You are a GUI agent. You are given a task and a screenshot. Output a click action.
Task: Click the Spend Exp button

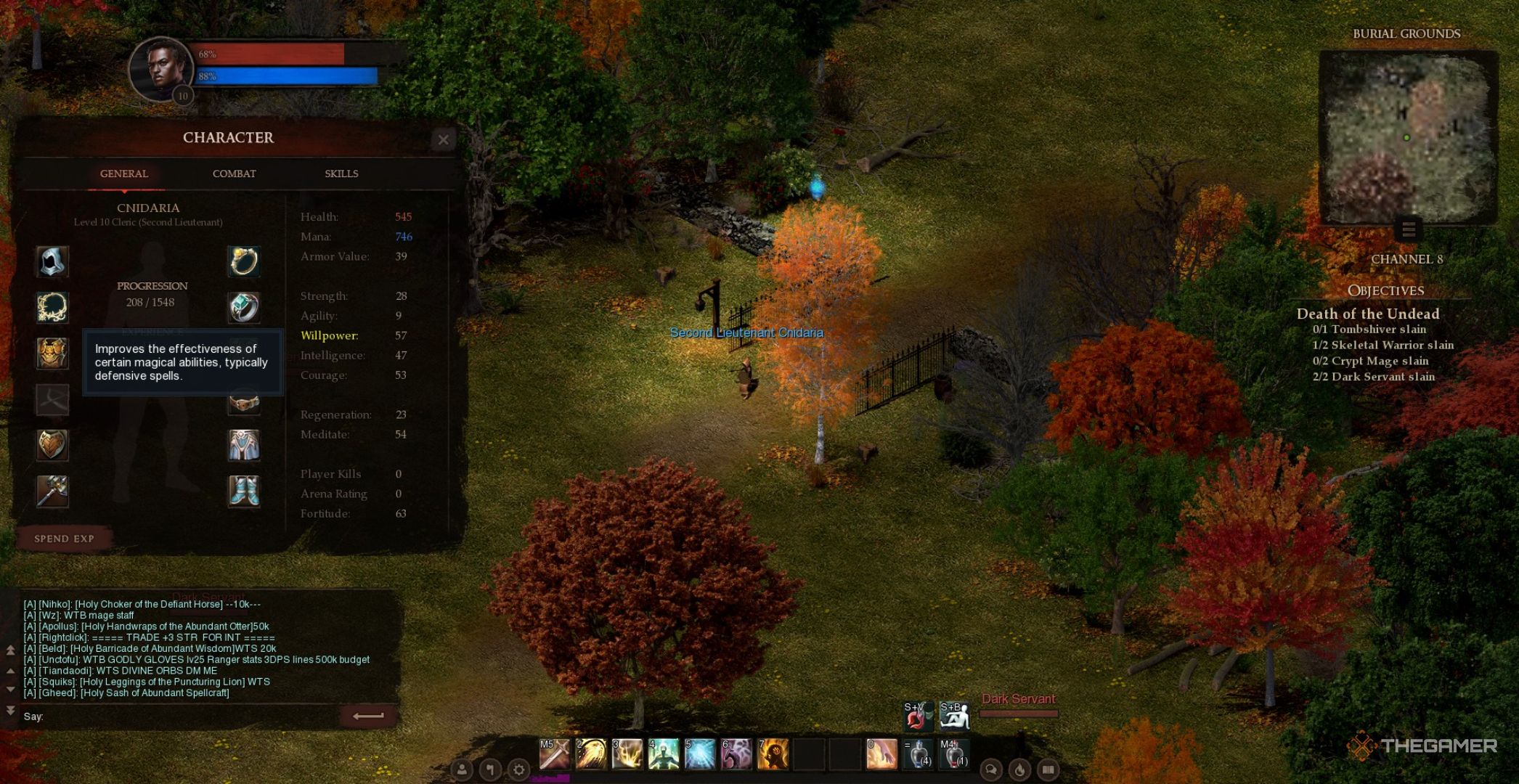point(64,539)
